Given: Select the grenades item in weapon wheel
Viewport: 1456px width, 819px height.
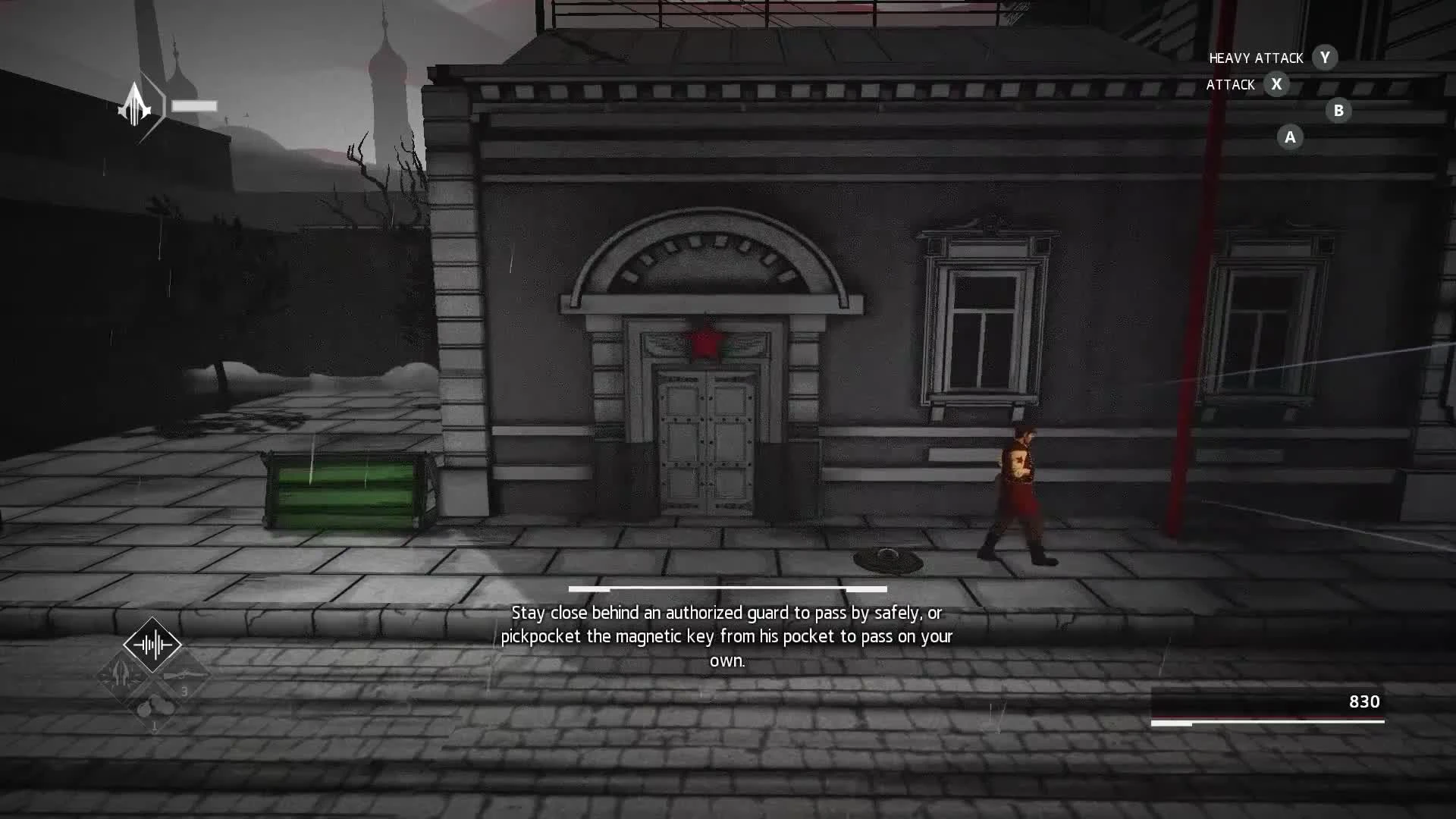Looking at the screenshot, I should coord(155,707).
